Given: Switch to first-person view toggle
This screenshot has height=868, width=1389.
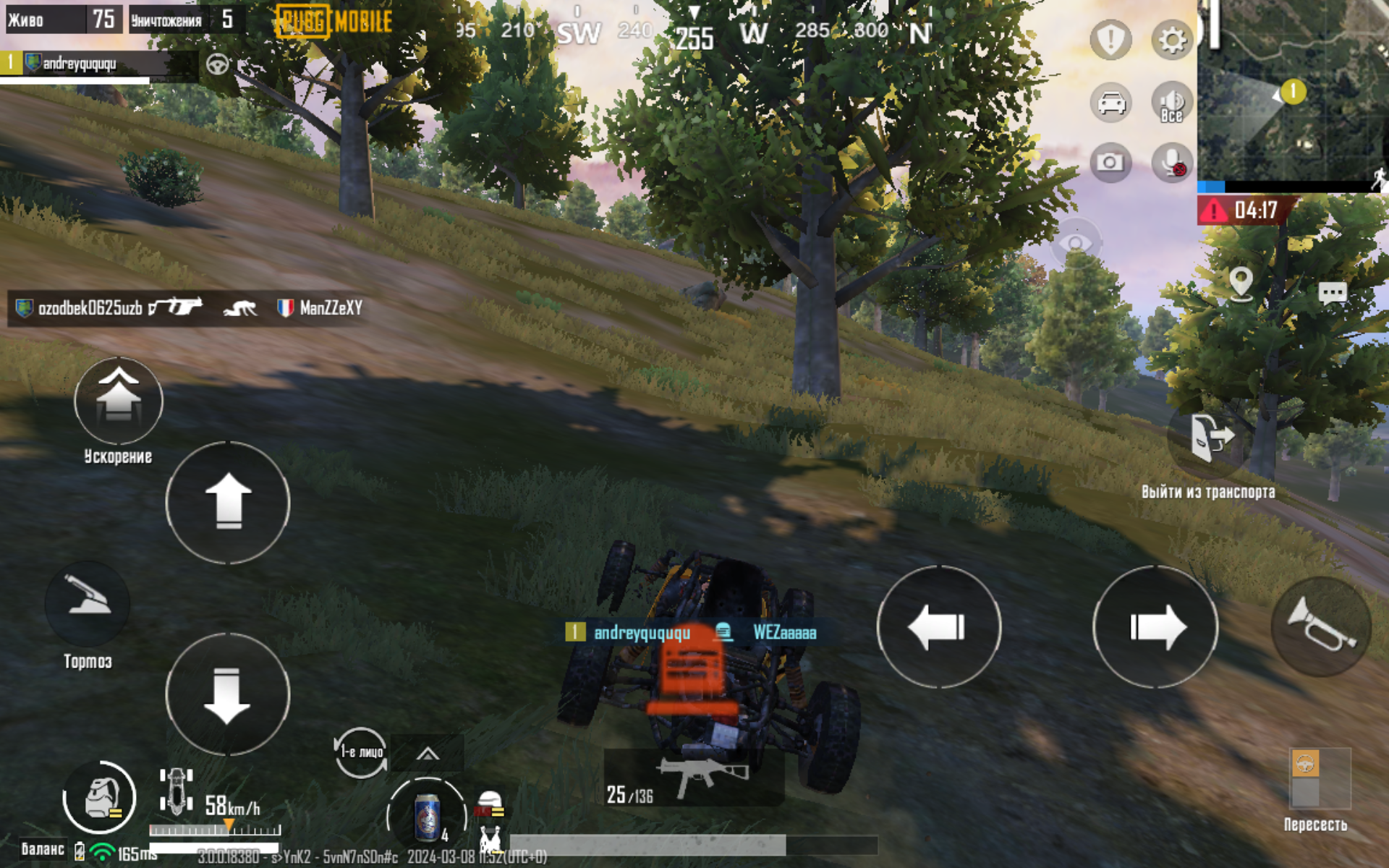Looking at the screenshot, I should pyautogui.click(x=360, y=752).
